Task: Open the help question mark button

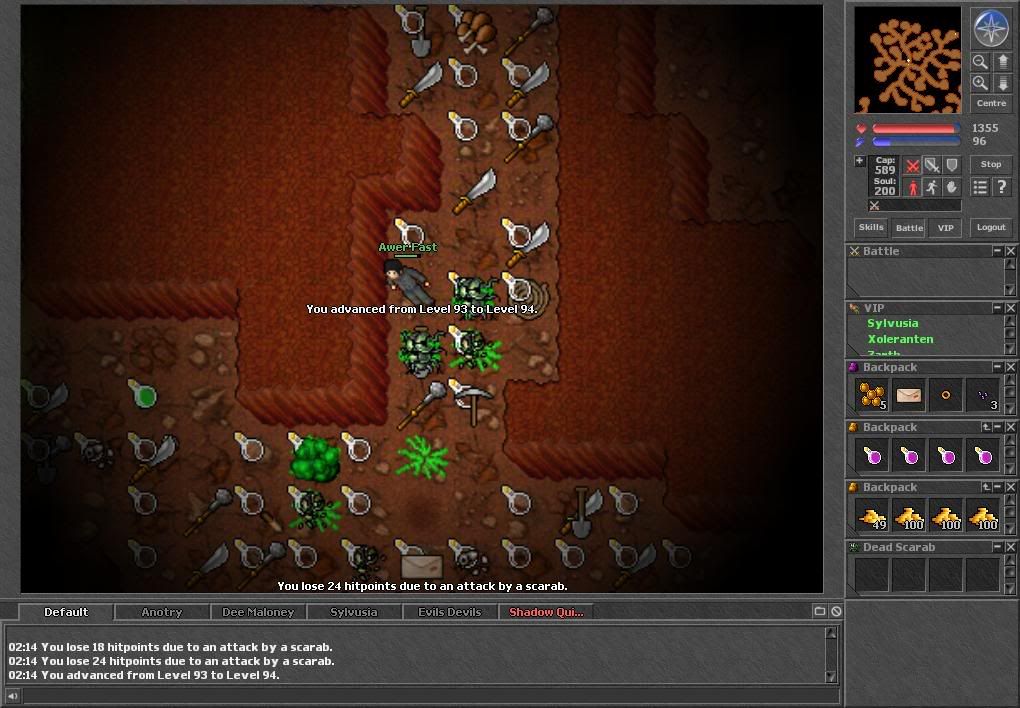Action: [1001, 187]
